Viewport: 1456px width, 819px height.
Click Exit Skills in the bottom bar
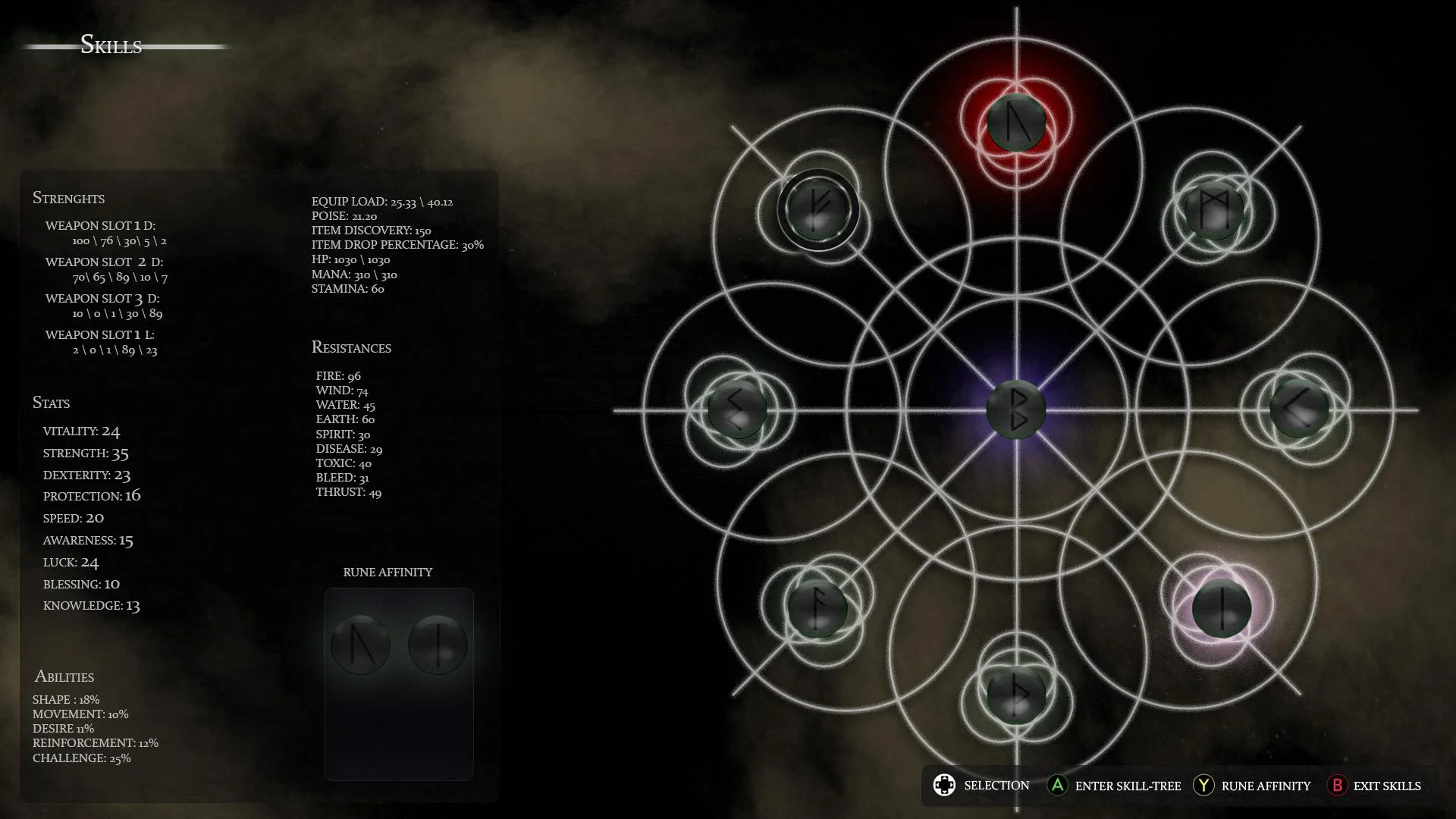[1389, 786]
